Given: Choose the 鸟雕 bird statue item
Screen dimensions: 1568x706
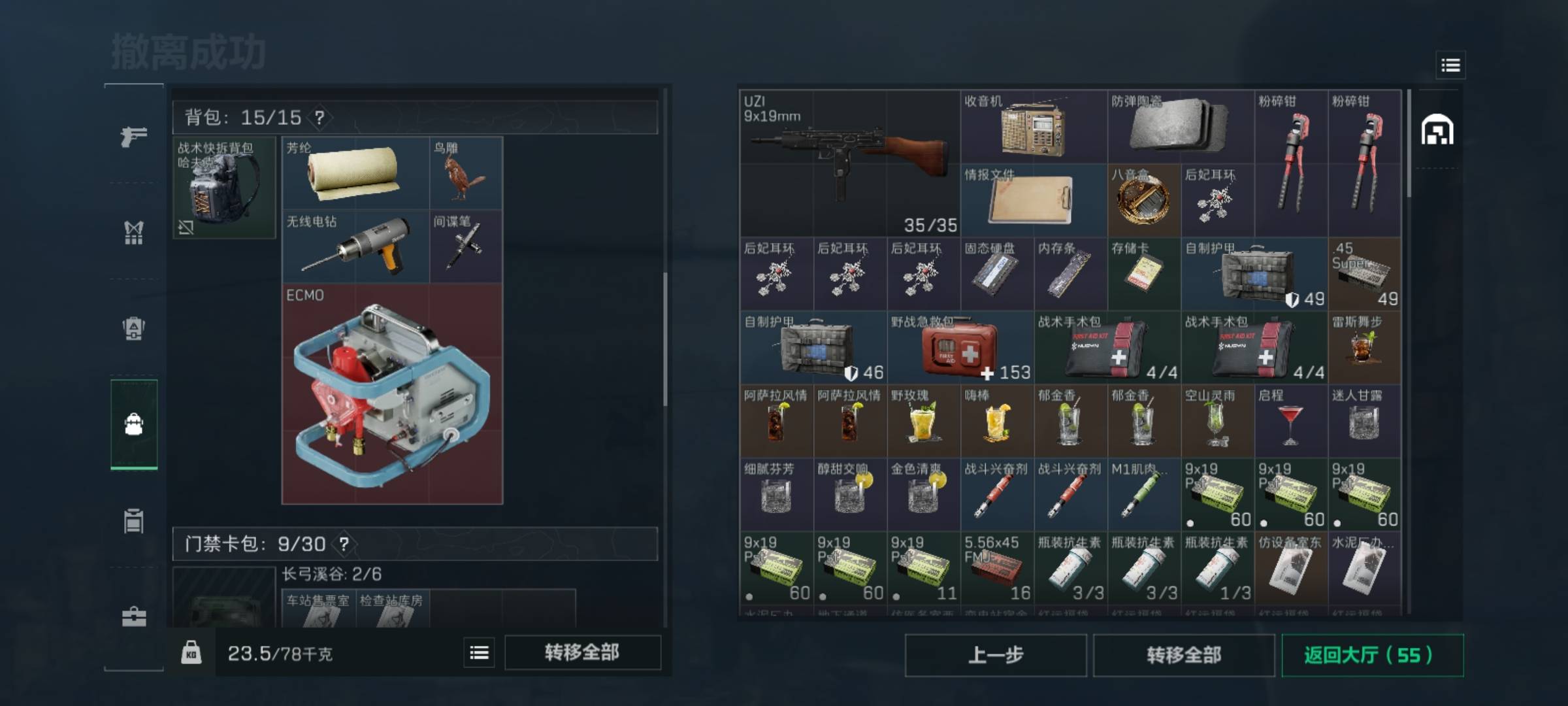Looking at the screenshot, I should pos(466,173).
